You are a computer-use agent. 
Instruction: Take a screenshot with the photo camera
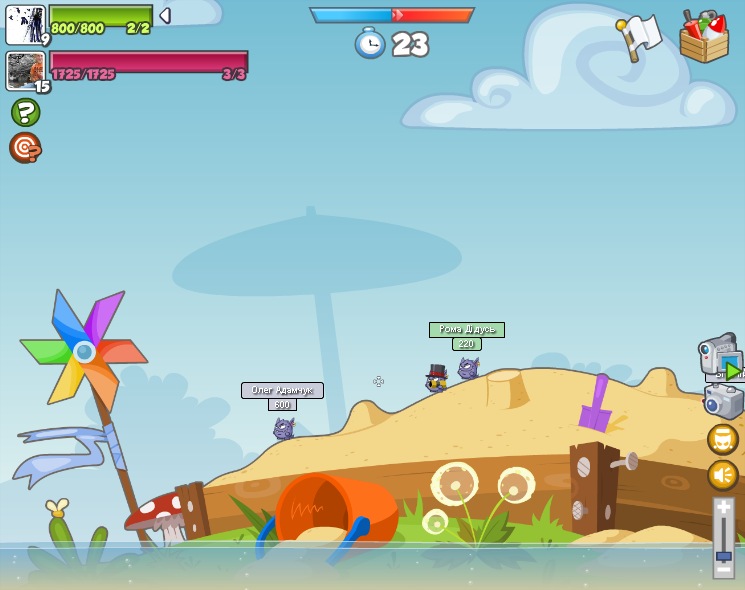(x=723, y=402)
